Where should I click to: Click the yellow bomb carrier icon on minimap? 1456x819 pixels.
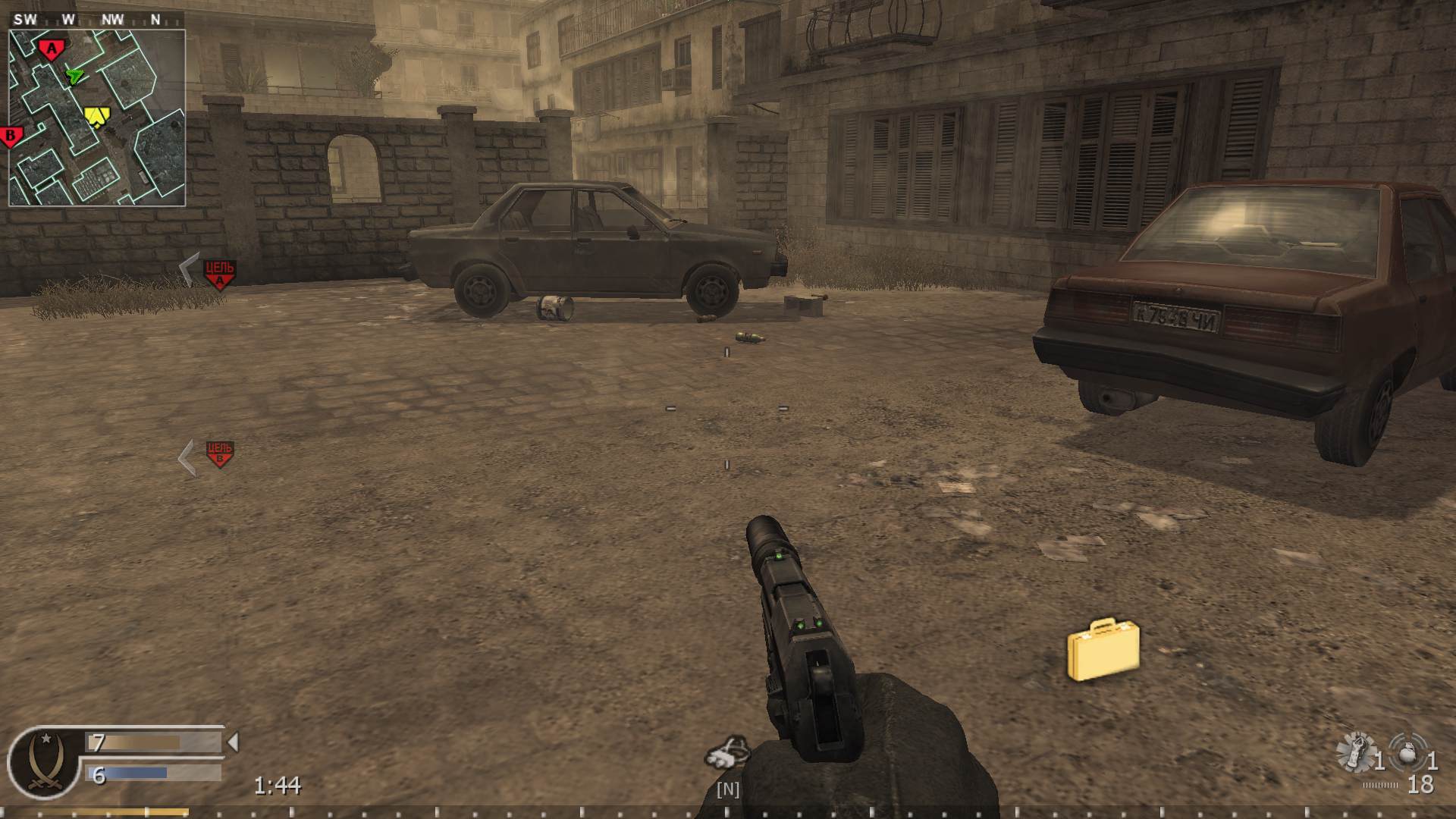(x=98, y=115)
